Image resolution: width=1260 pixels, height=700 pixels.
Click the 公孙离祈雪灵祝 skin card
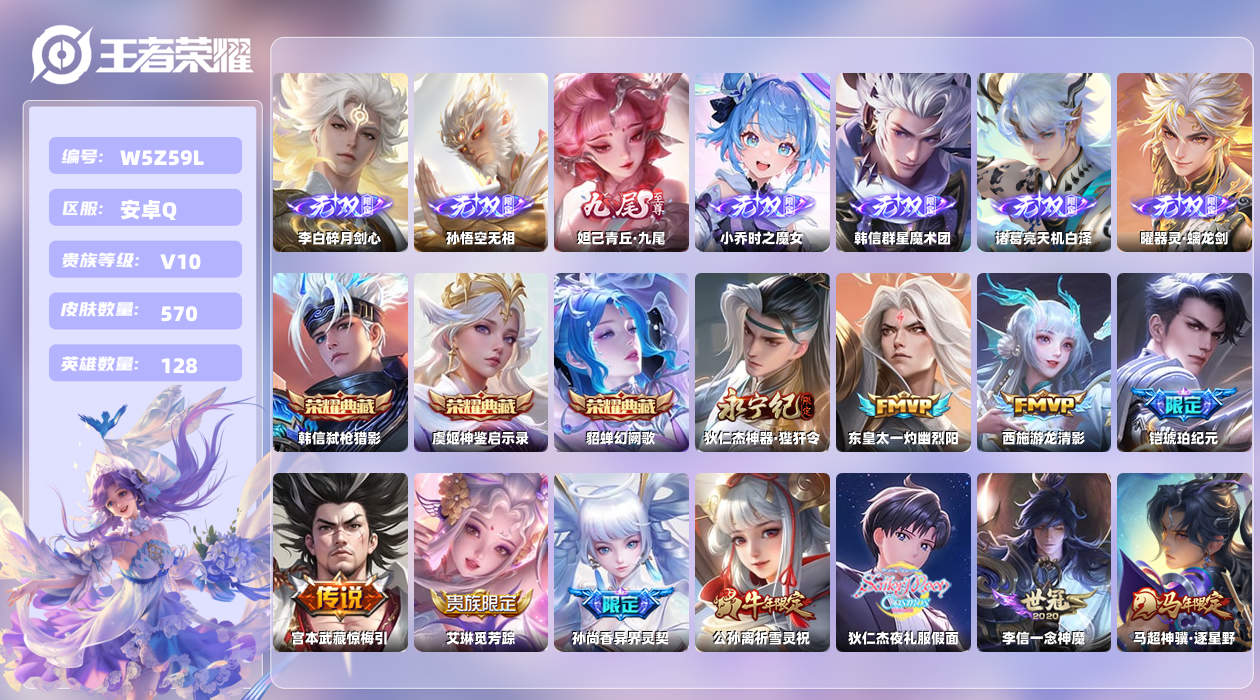click(x=762, y=562)
